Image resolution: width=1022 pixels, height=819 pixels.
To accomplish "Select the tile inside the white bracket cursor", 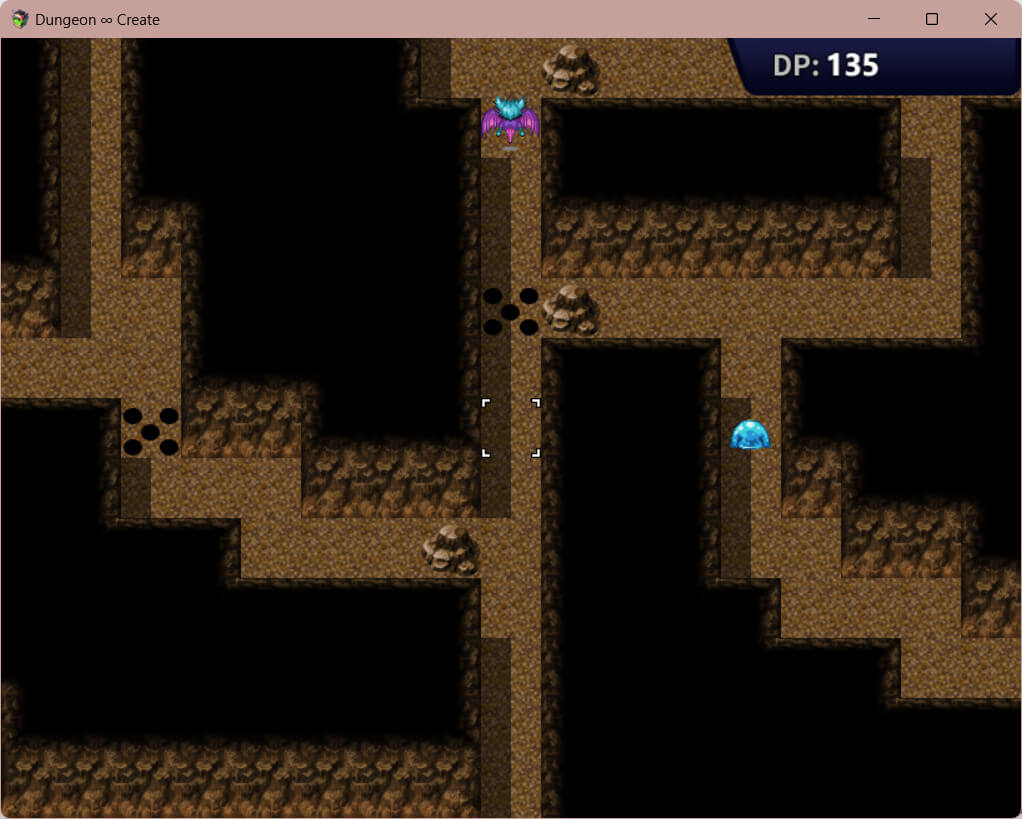I will click(x=511, y=428).
